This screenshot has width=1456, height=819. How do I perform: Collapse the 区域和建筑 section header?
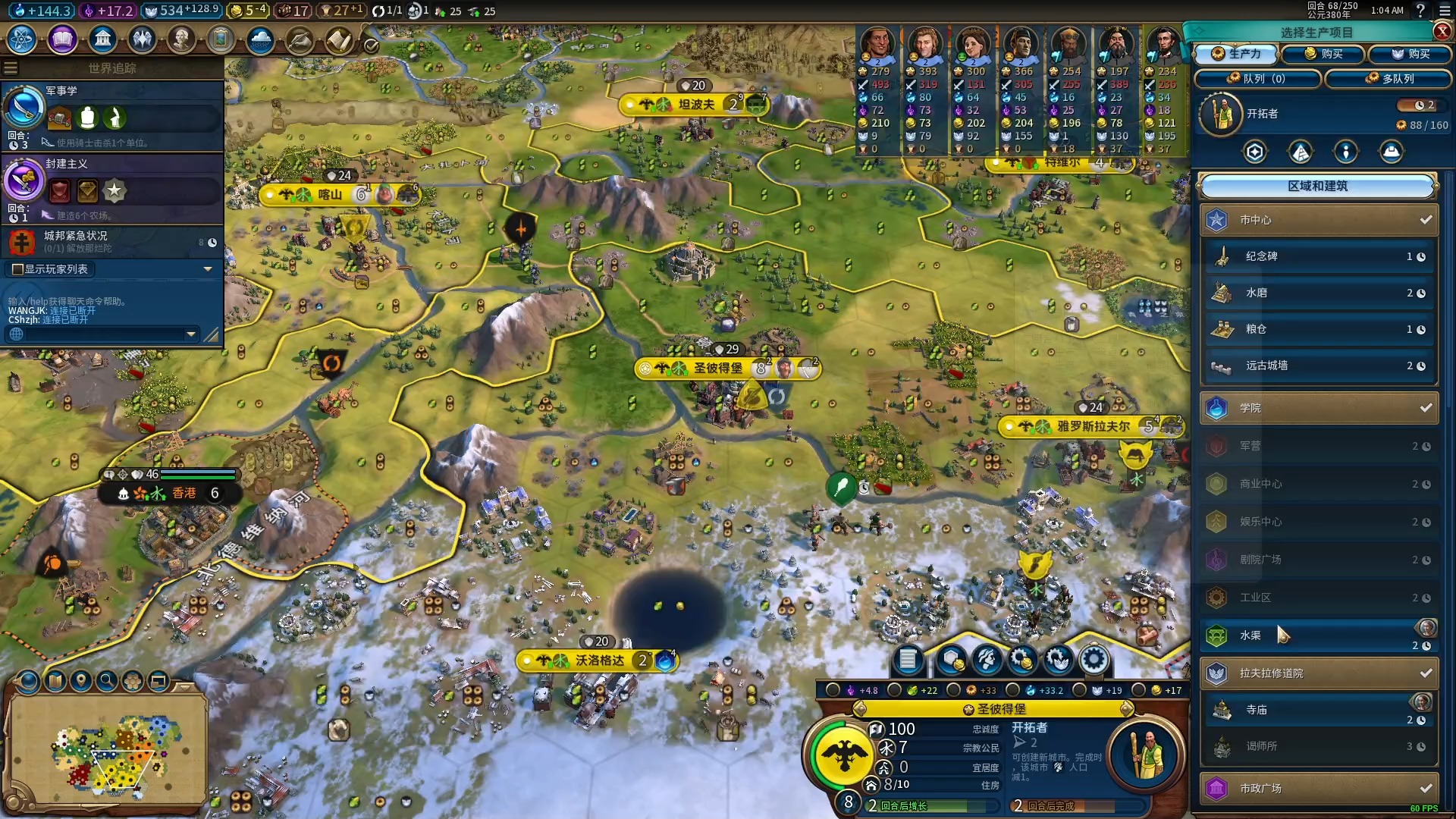[1317, 186]
